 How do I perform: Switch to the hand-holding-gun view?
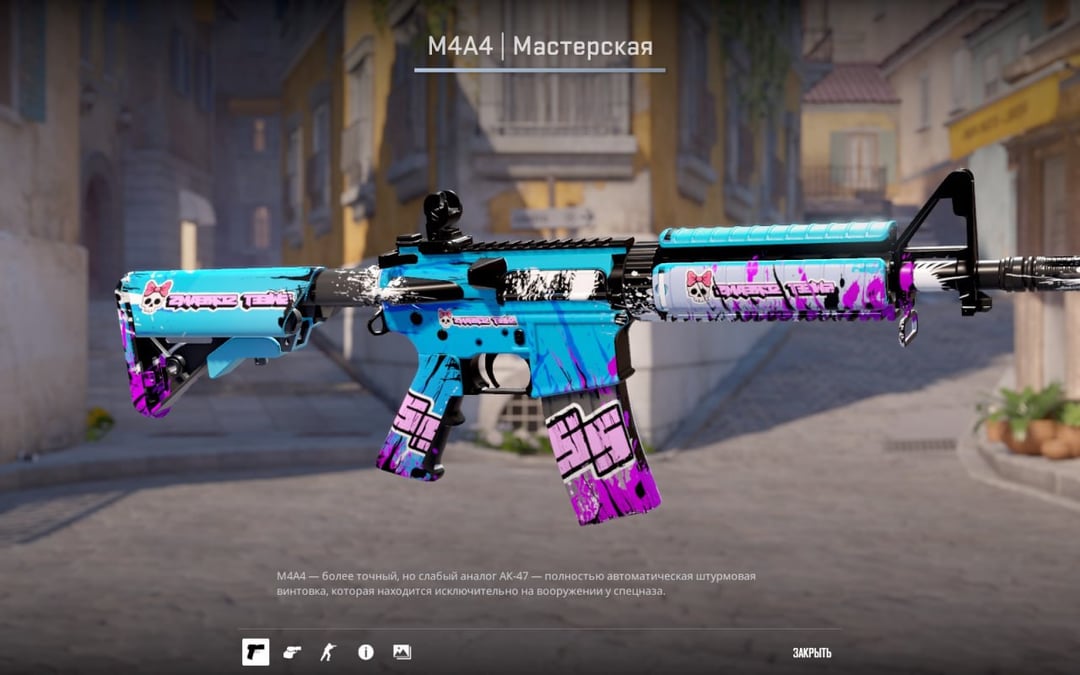291,652
